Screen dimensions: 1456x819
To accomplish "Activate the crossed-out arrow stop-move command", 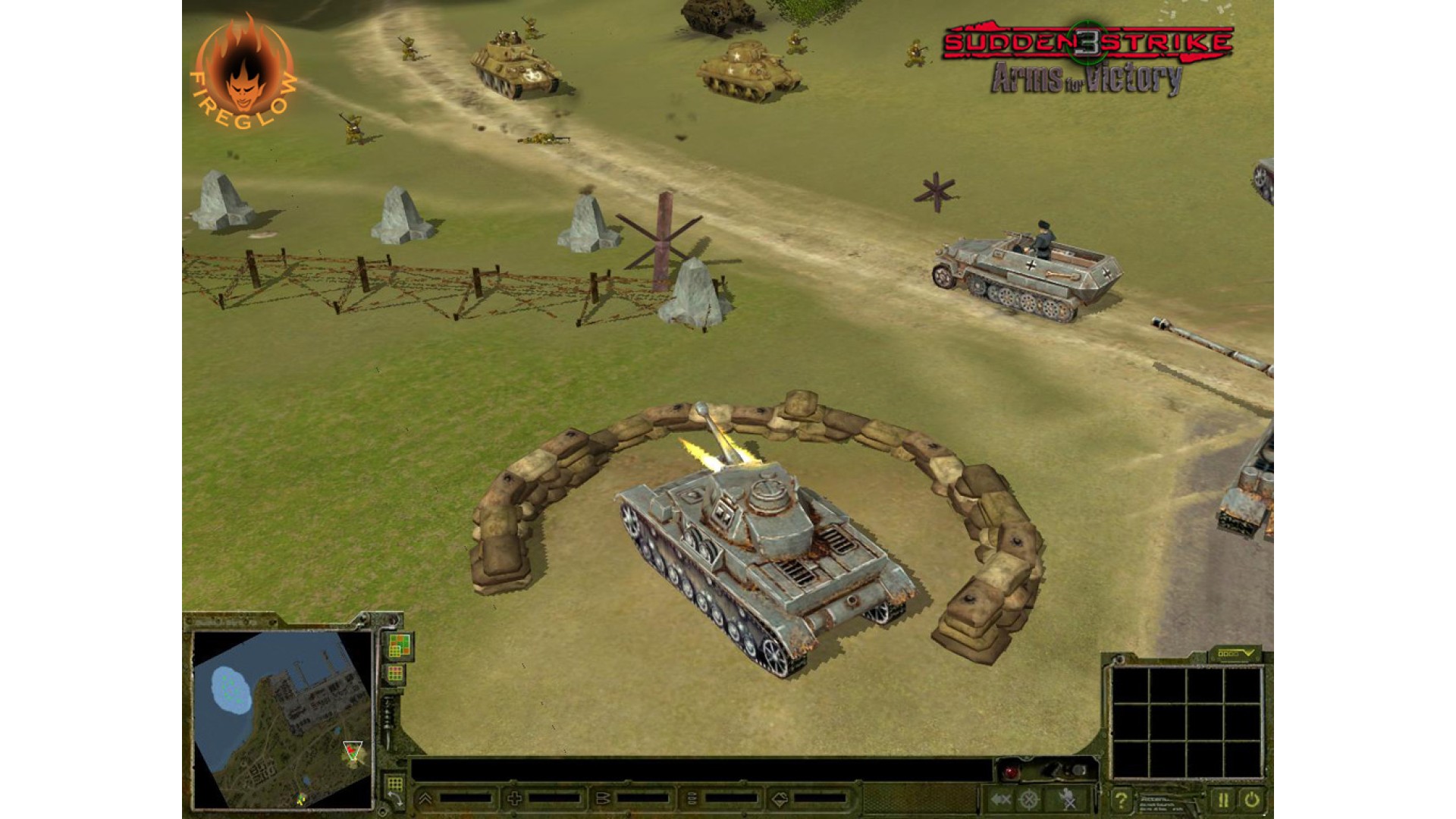I will (x=1001, y=799).
